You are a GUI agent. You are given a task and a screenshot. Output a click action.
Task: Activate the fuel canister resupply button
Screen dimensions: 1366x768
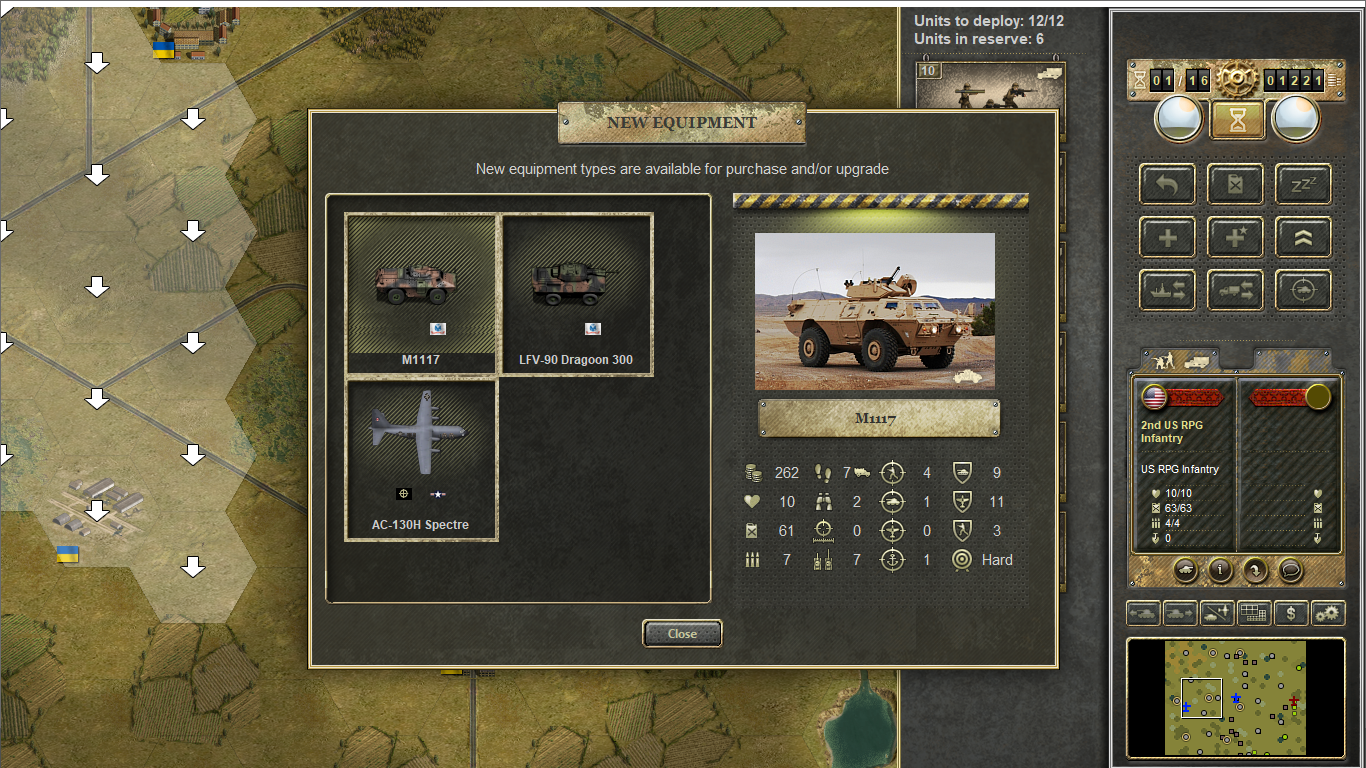click(1235, 184)
